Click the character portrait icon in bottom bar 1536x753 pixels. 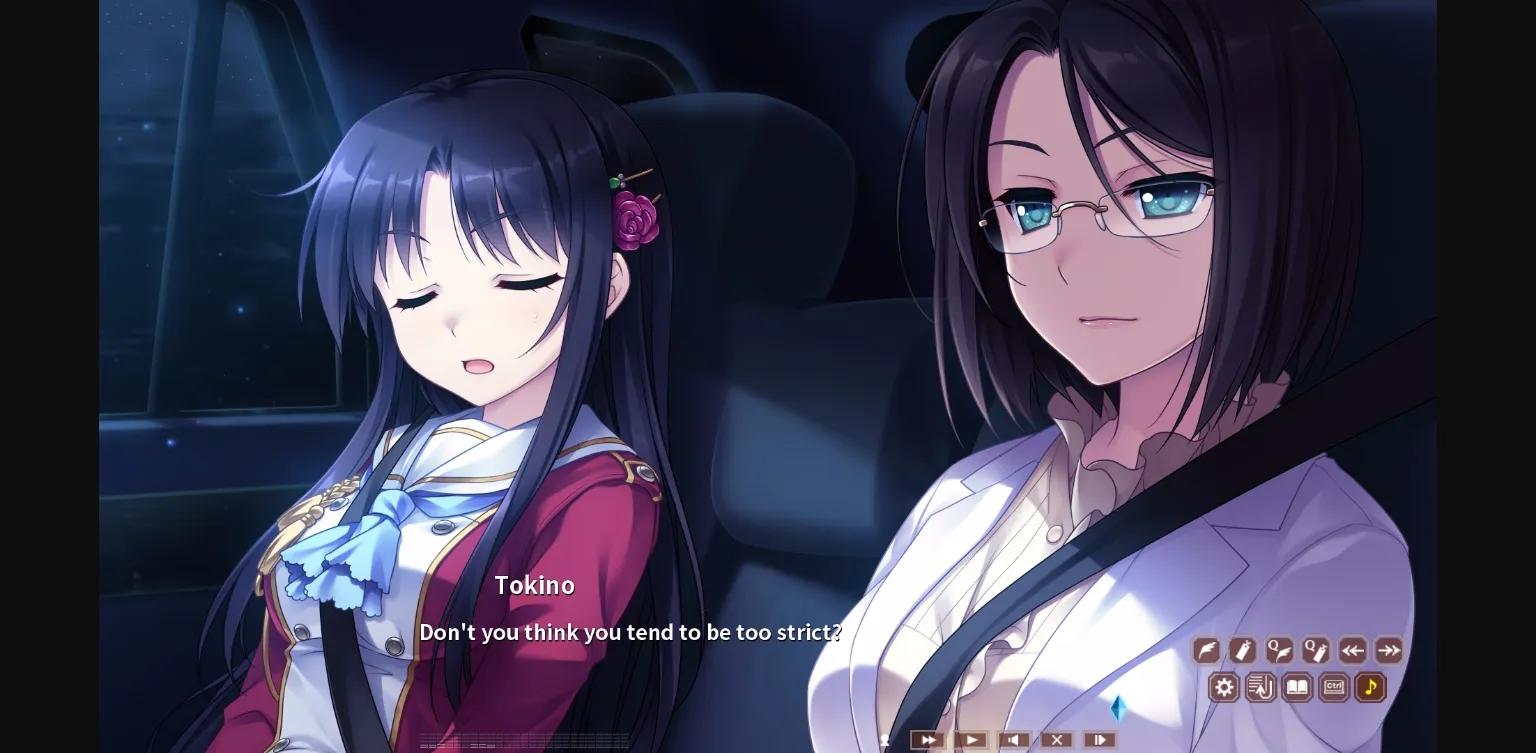coord(884,740)
